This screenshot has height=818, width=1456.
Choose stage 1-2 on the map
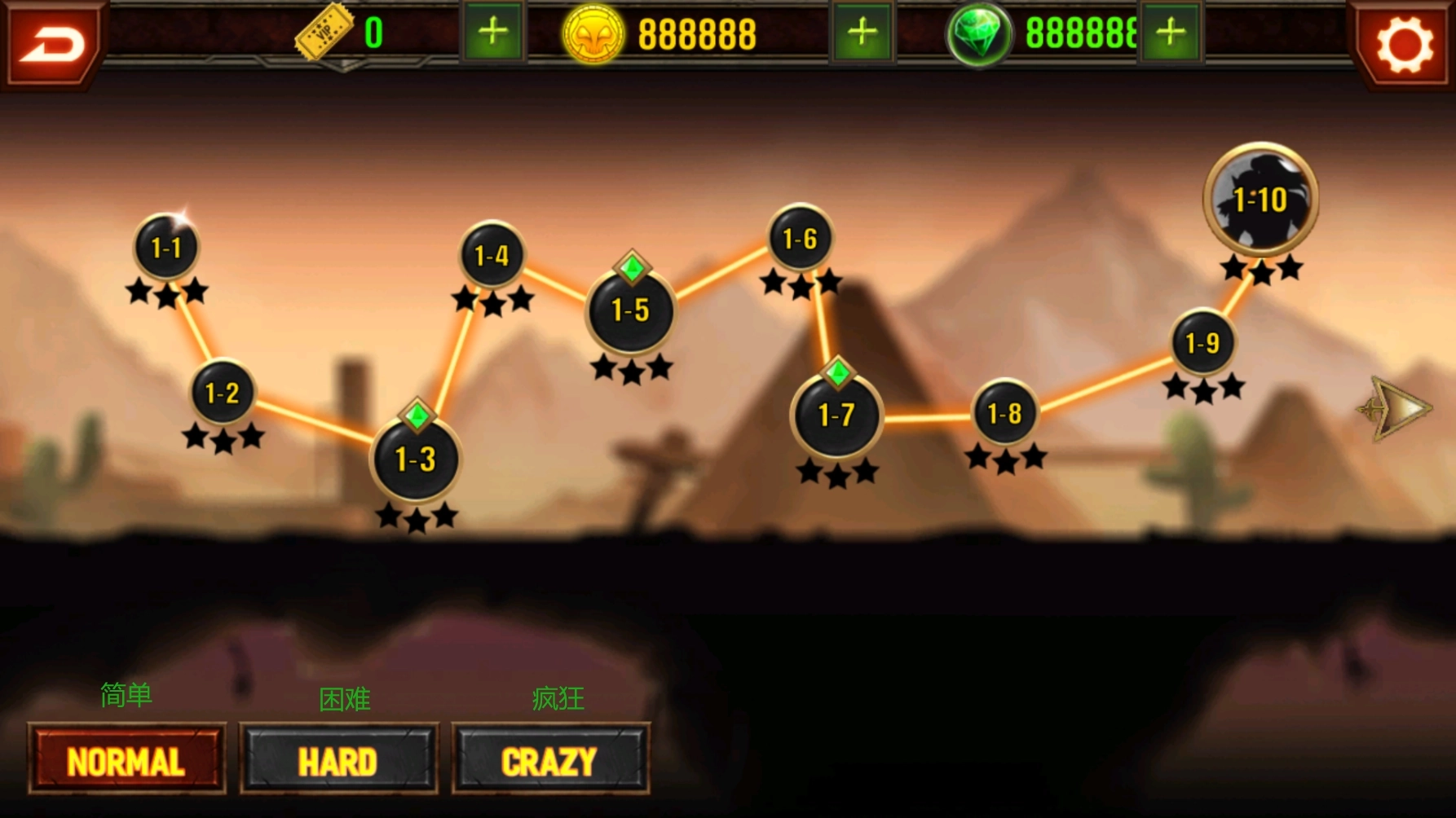222,393
